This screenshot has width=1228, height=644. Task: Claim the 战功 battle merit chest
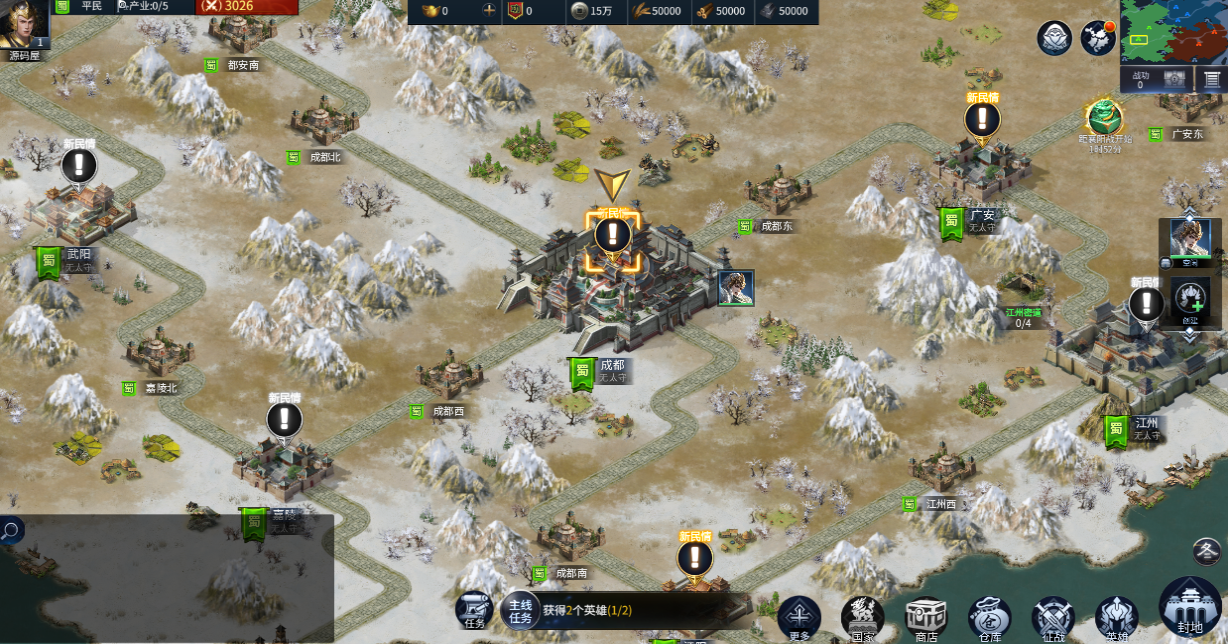[x=1175, y=79]
